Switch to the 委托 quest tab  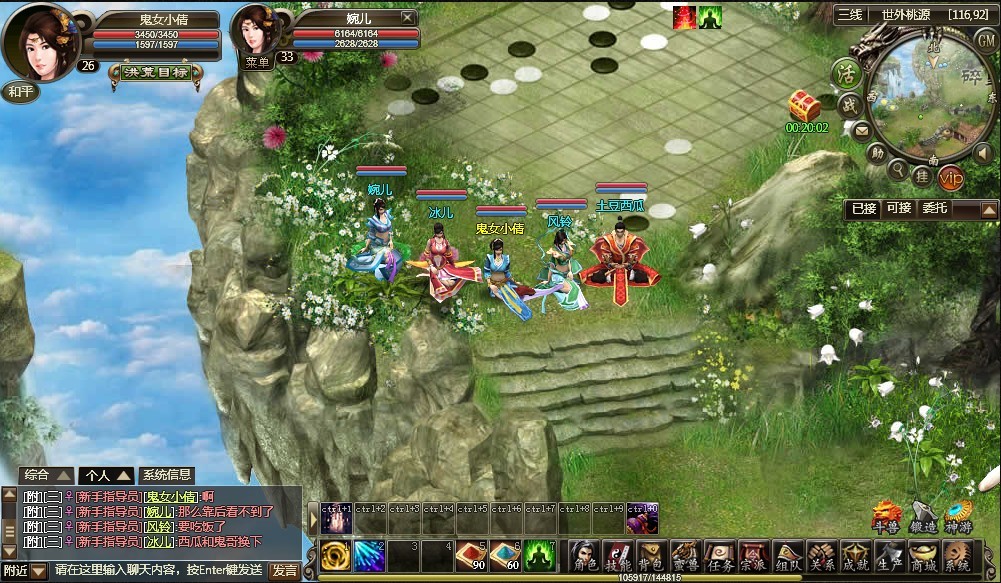pos(934,208)
